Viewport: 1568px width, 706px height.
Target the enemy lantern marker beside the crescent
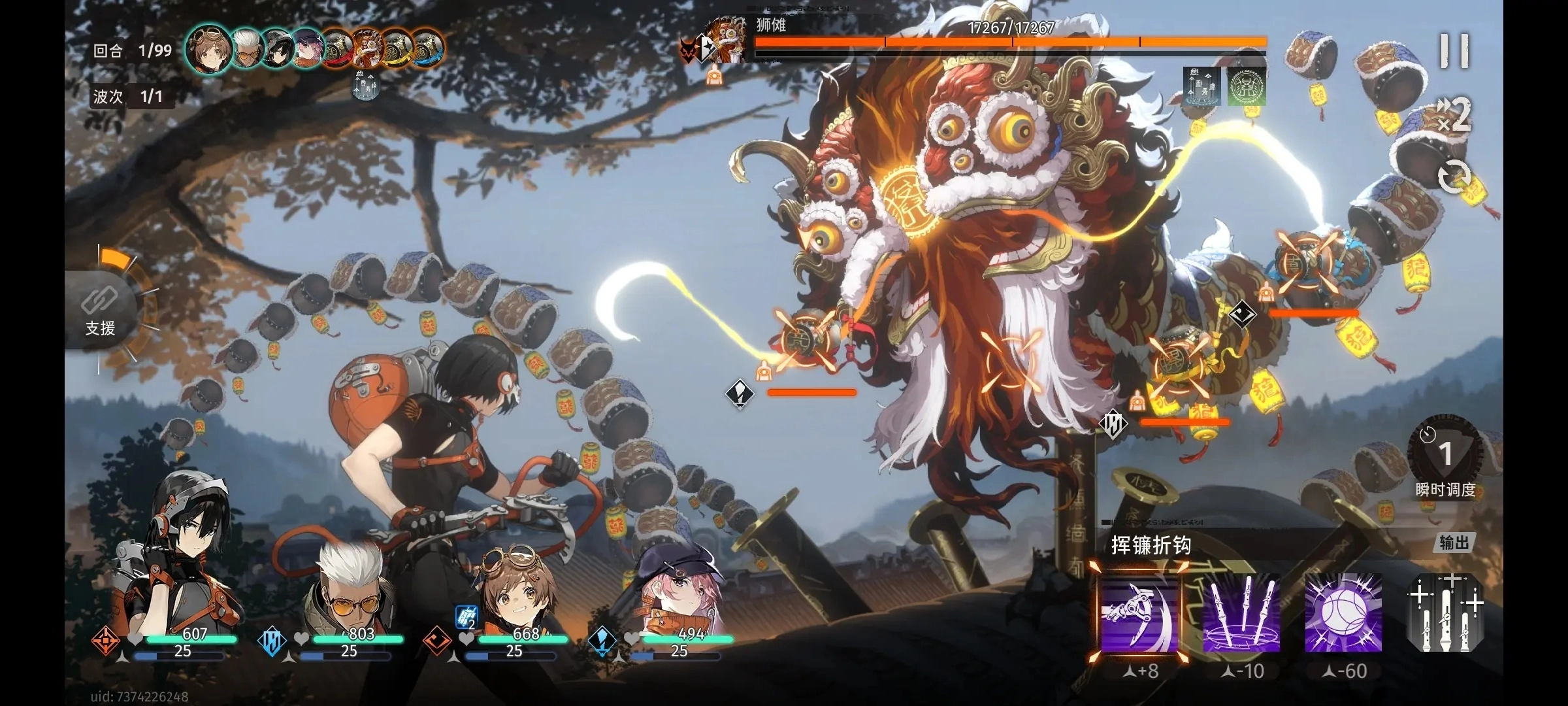(805, 340)
